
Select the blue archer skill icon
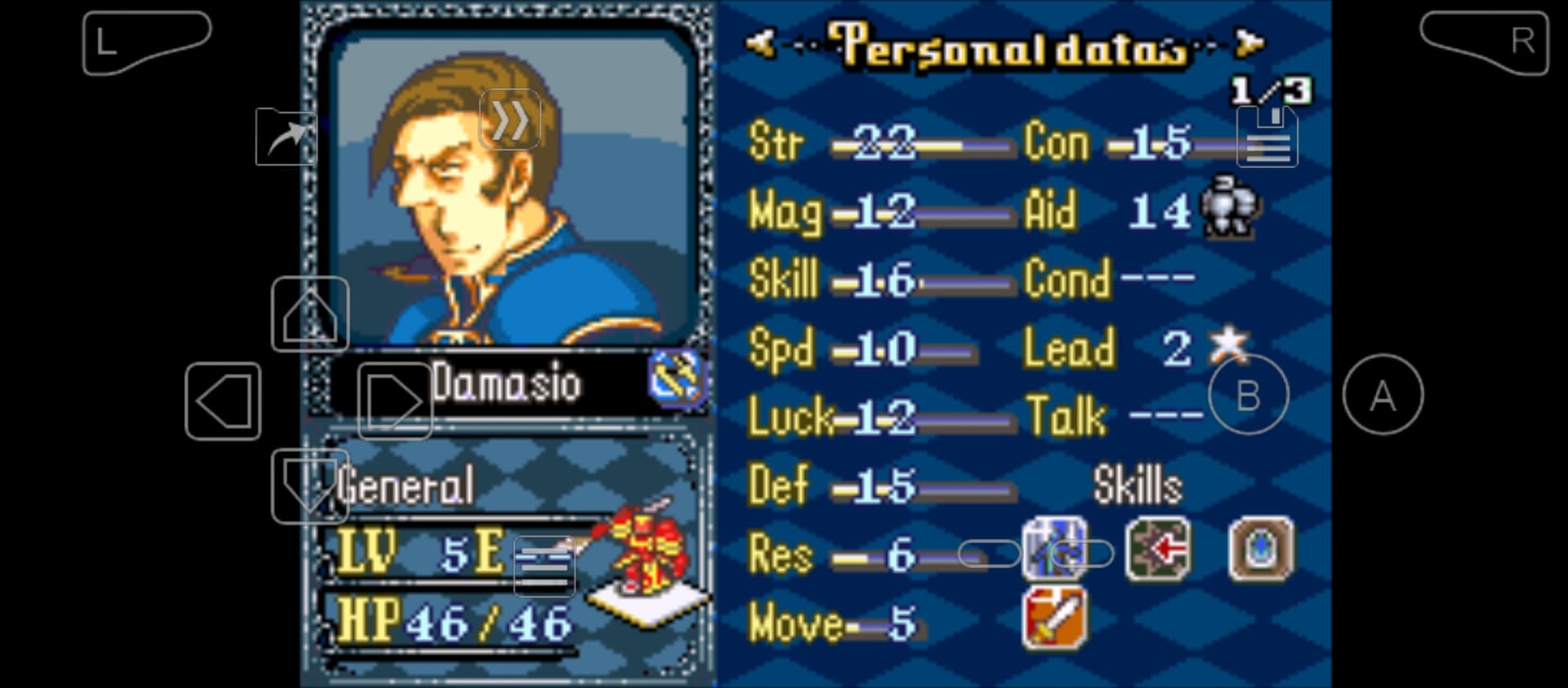tap(1053, 549)
